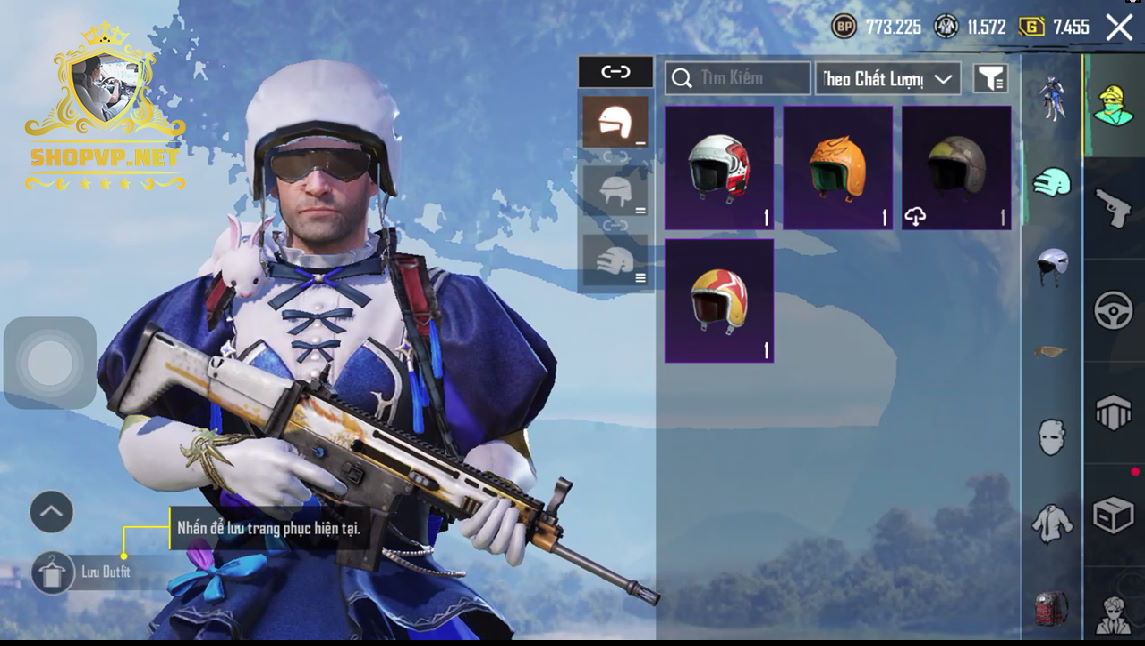1145x646 pixels.
Task: Select the backpack category
Action: [x=1050, y=607]
